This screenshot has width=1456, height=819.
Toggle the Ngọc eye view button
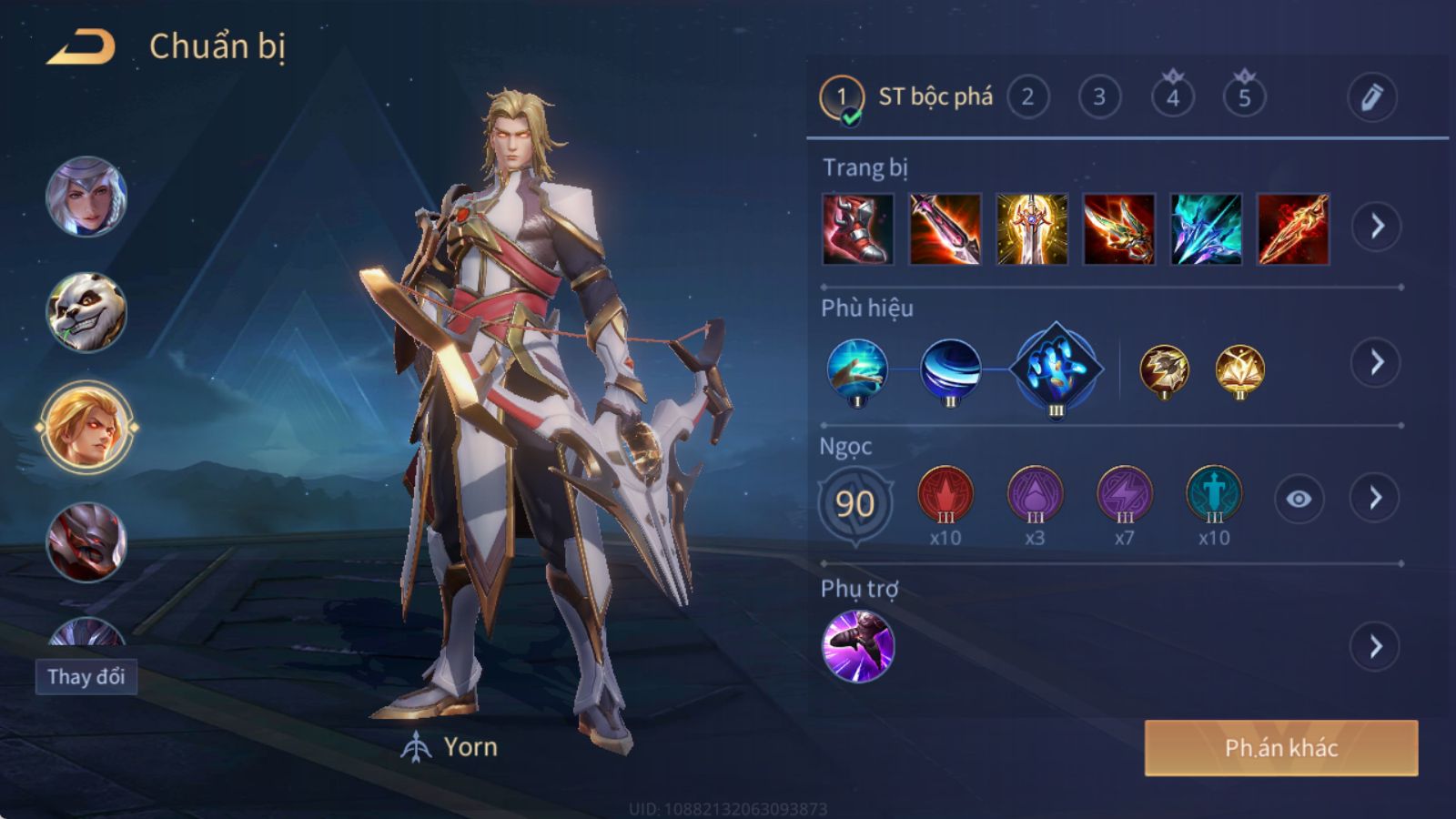pos(1299,499)
